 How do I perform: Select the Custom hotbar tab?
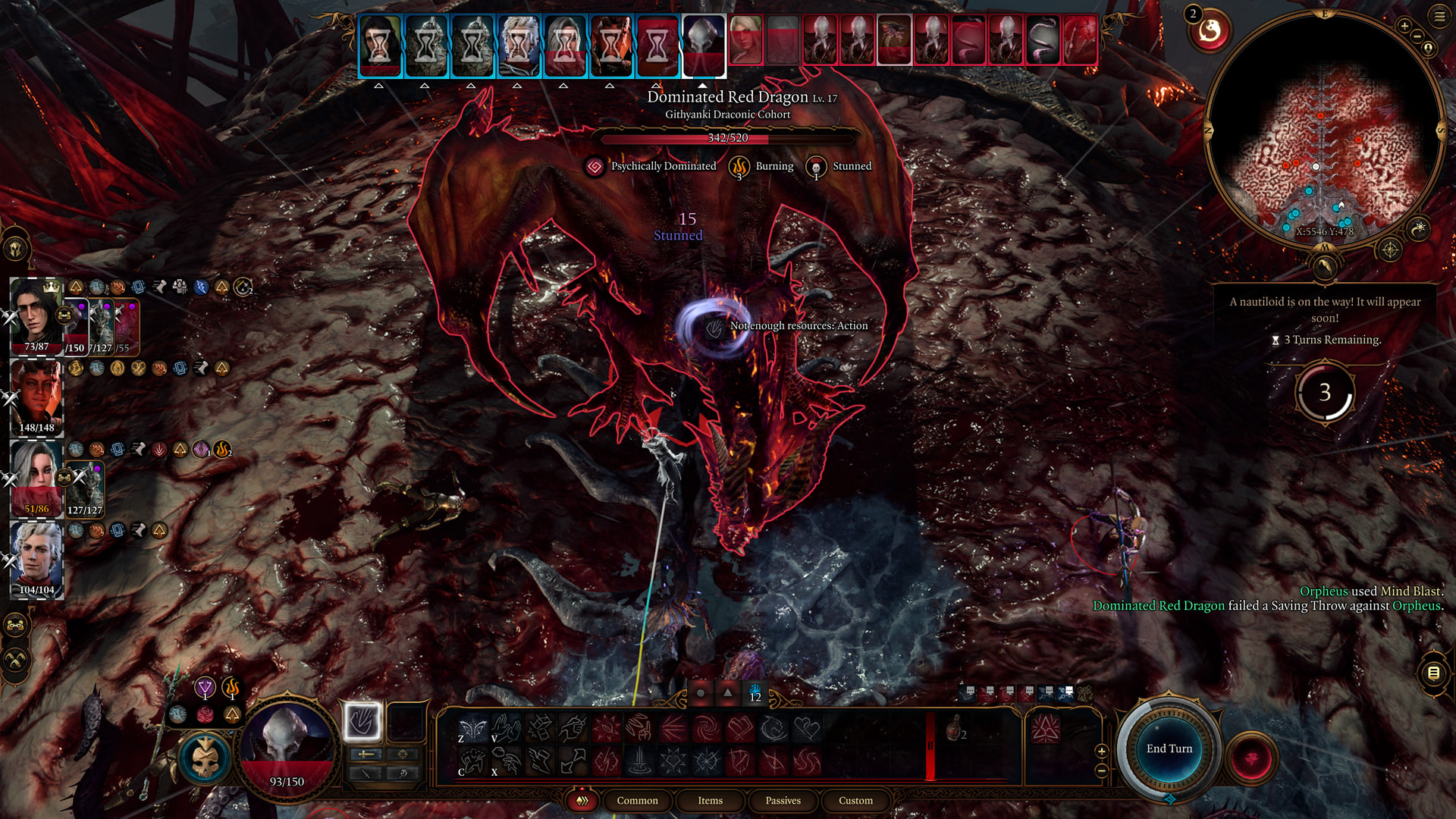[855, 800]
